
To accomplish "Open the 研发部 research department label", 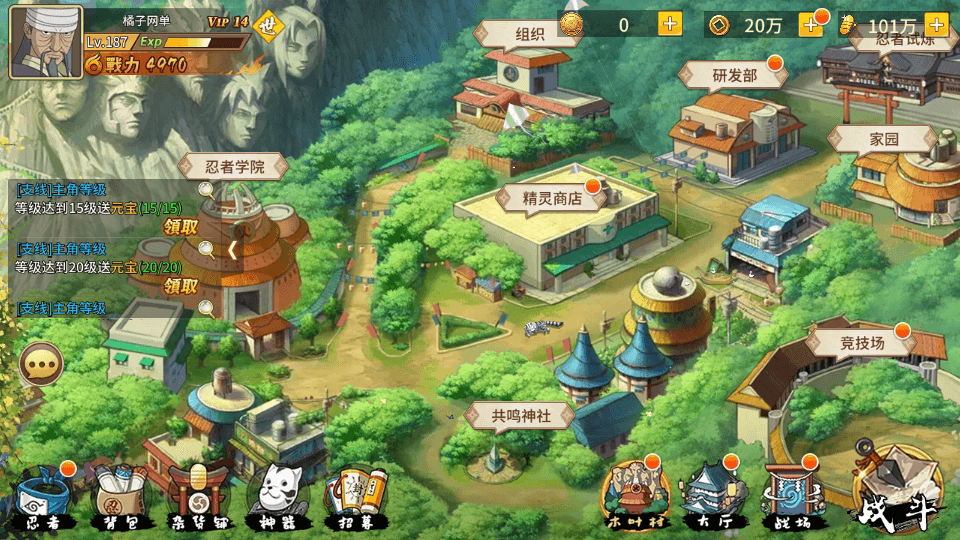I will [x=734, y=75].
